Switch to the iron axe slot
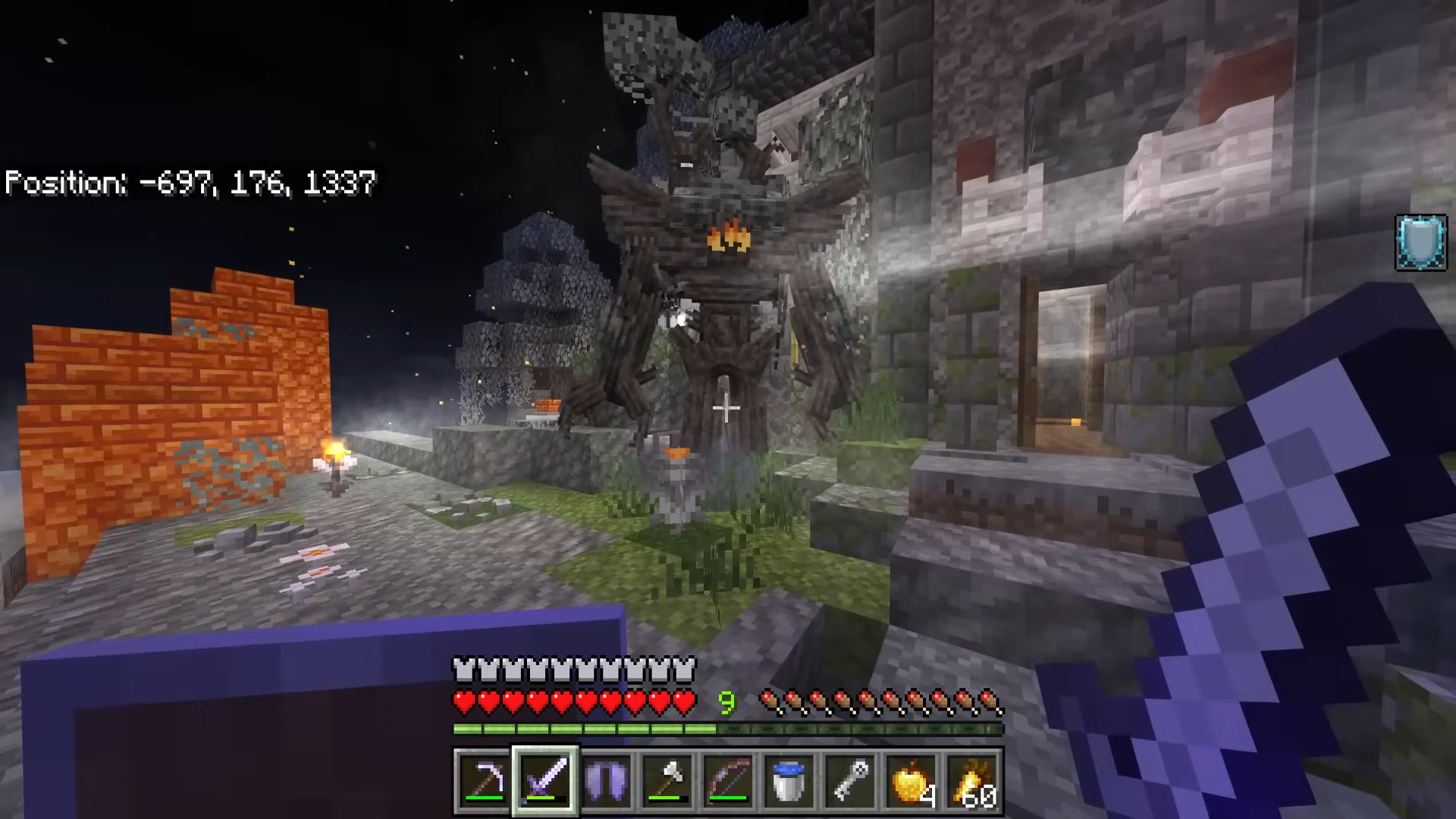This screenshot has height=819, width=1456. 667,780
